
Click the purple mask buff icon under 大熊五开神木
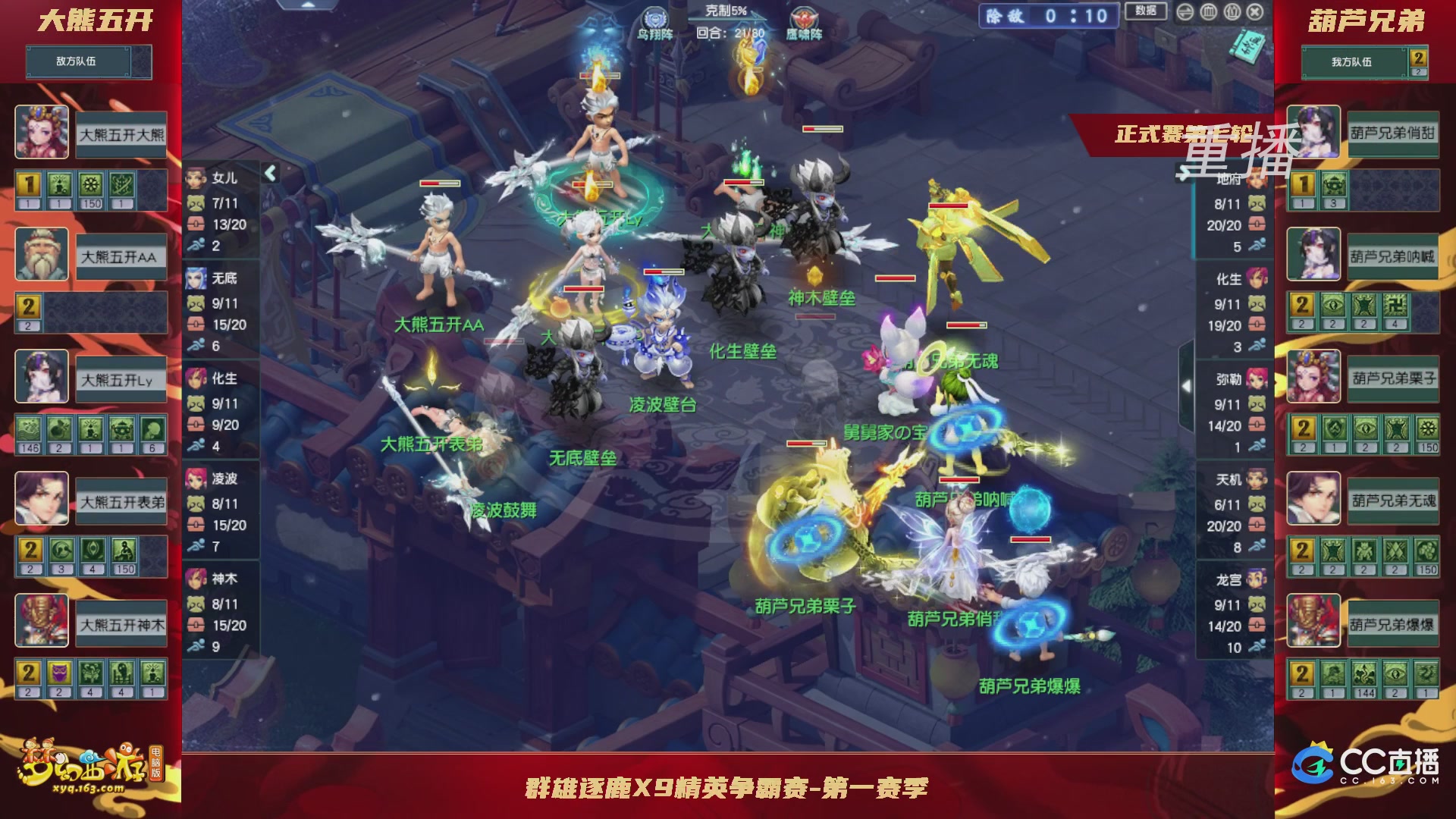(x=60, y=673)
